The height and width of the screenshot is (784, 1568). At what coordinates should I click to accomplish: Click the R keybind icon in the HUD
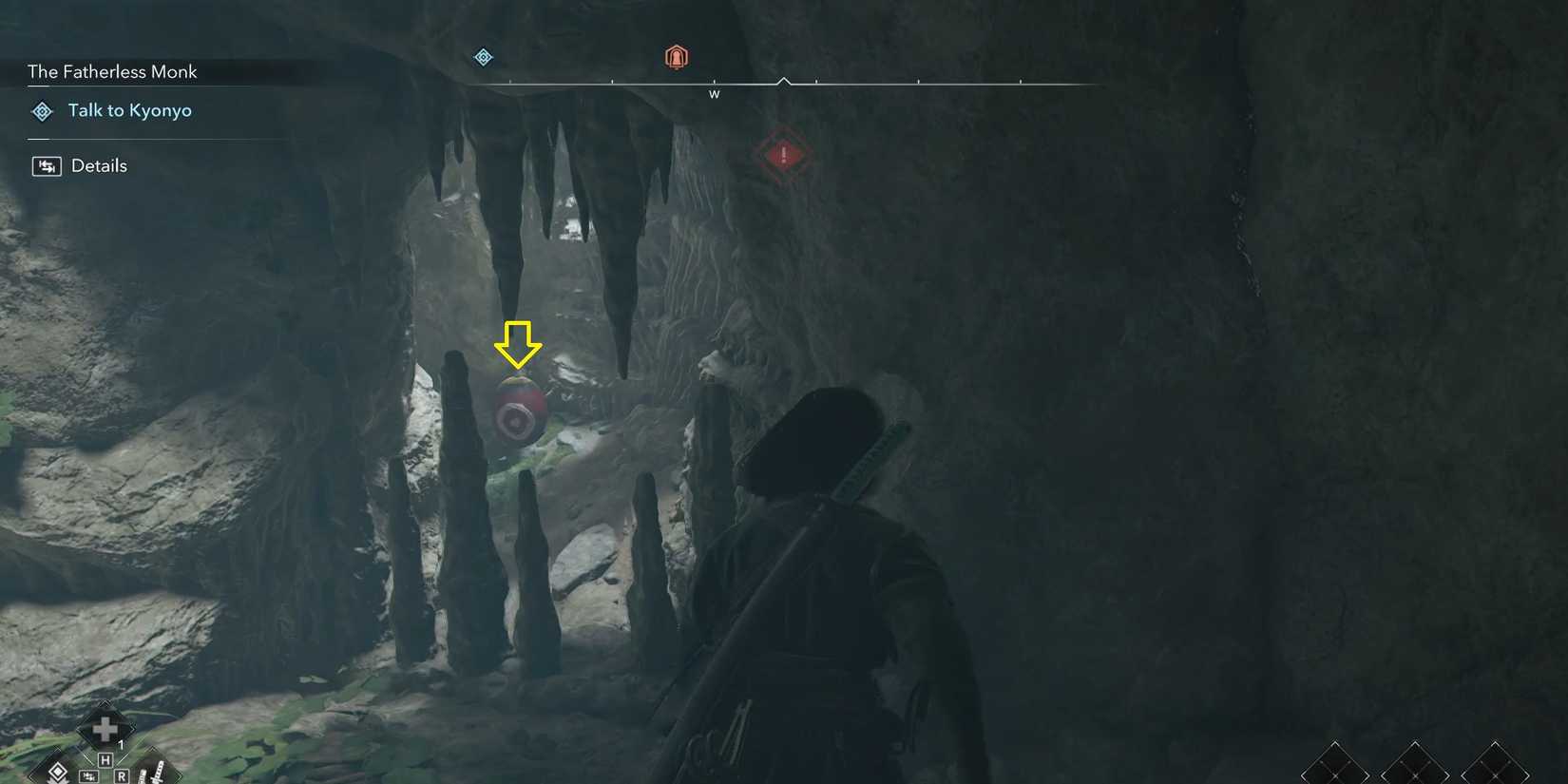tap(122, 775)
